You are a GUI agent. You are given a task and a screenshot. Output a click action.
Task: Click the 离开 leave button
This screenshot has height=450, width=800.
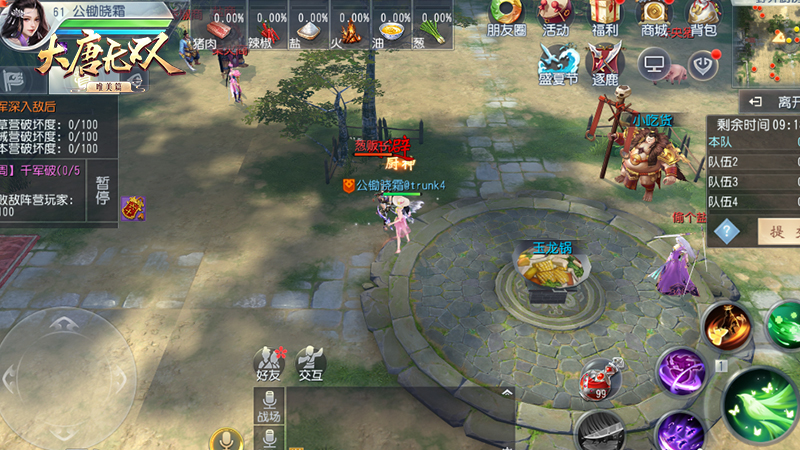coord(770,102)
